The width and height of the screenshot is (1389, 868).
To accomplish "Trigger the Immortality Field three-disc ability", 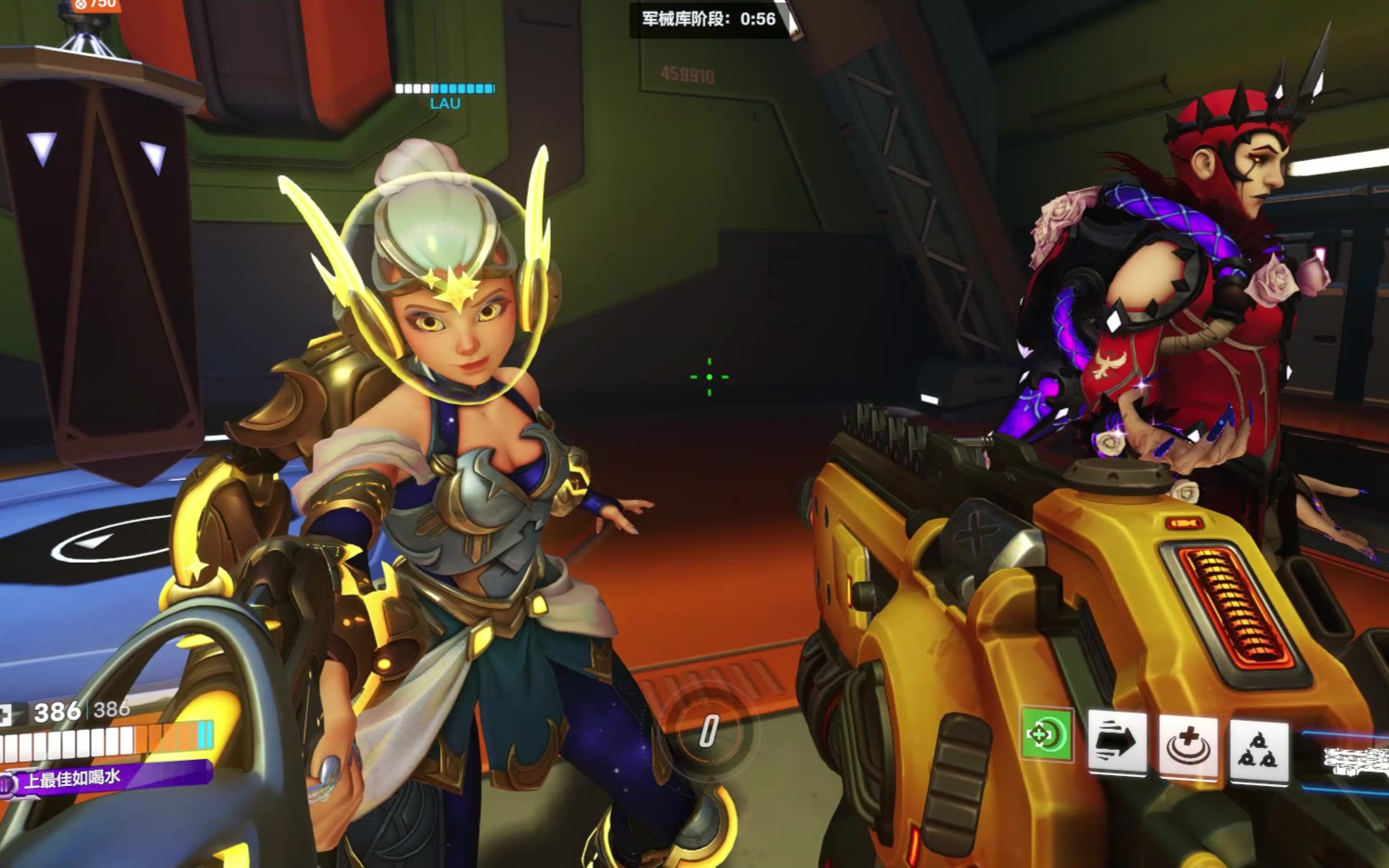I will 1258,751.
